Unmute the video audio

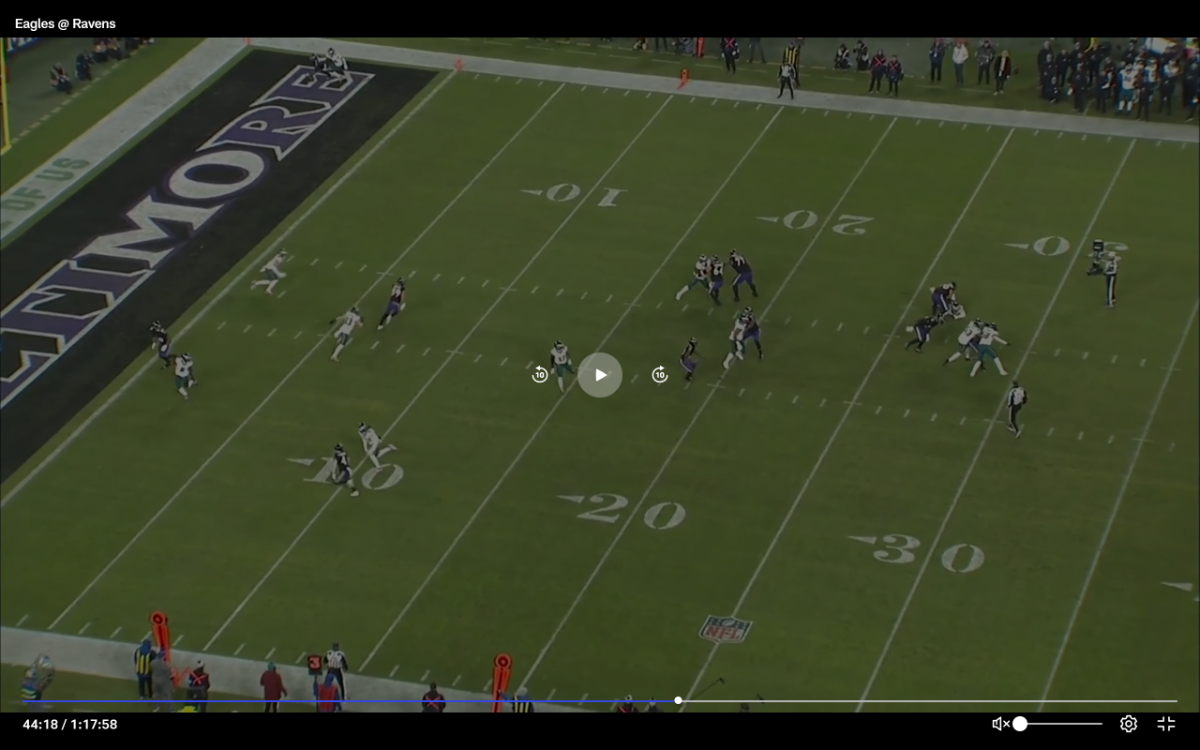tap(999, 724)
